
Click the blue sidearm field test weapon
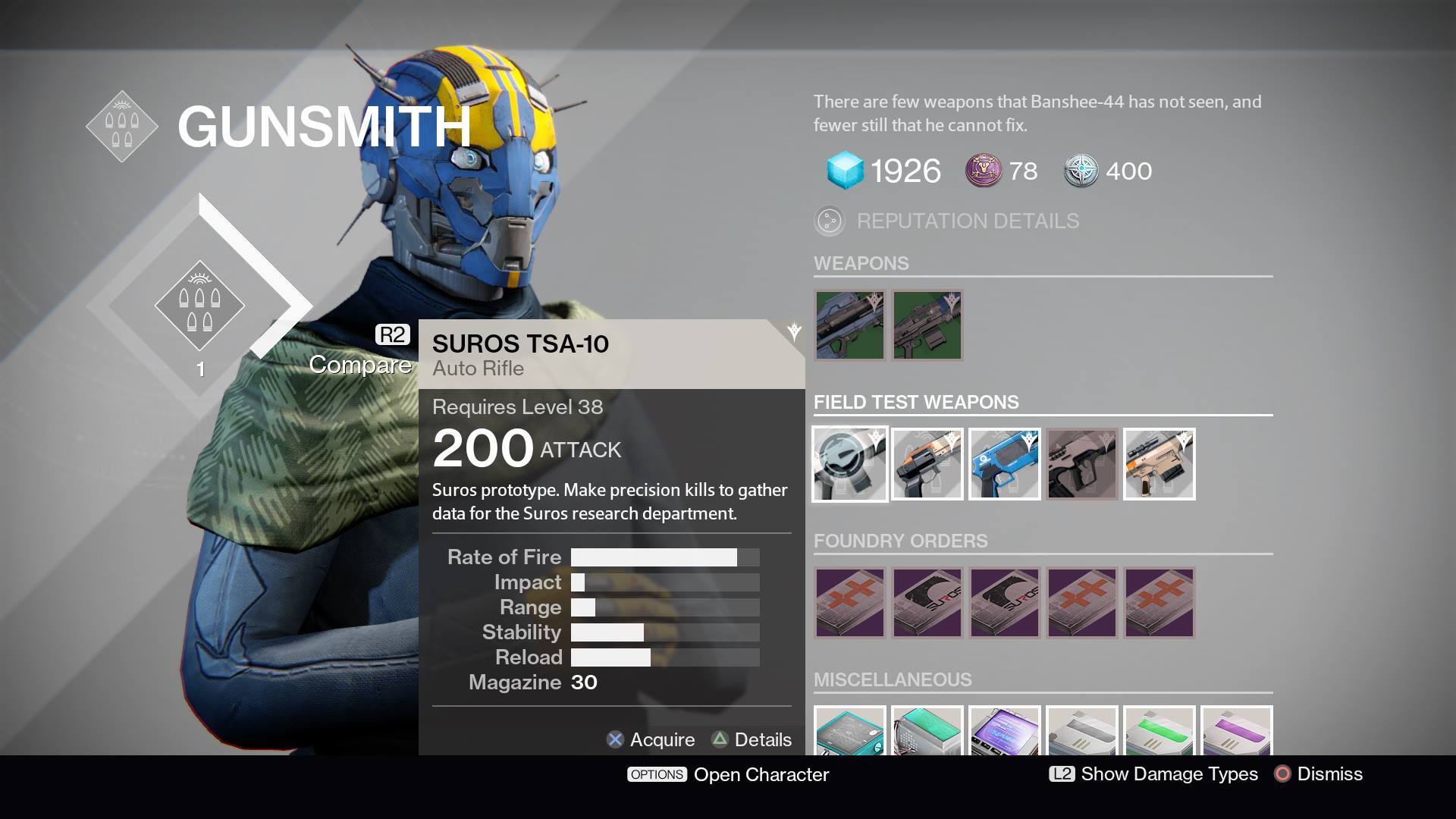coord(1005,463)
